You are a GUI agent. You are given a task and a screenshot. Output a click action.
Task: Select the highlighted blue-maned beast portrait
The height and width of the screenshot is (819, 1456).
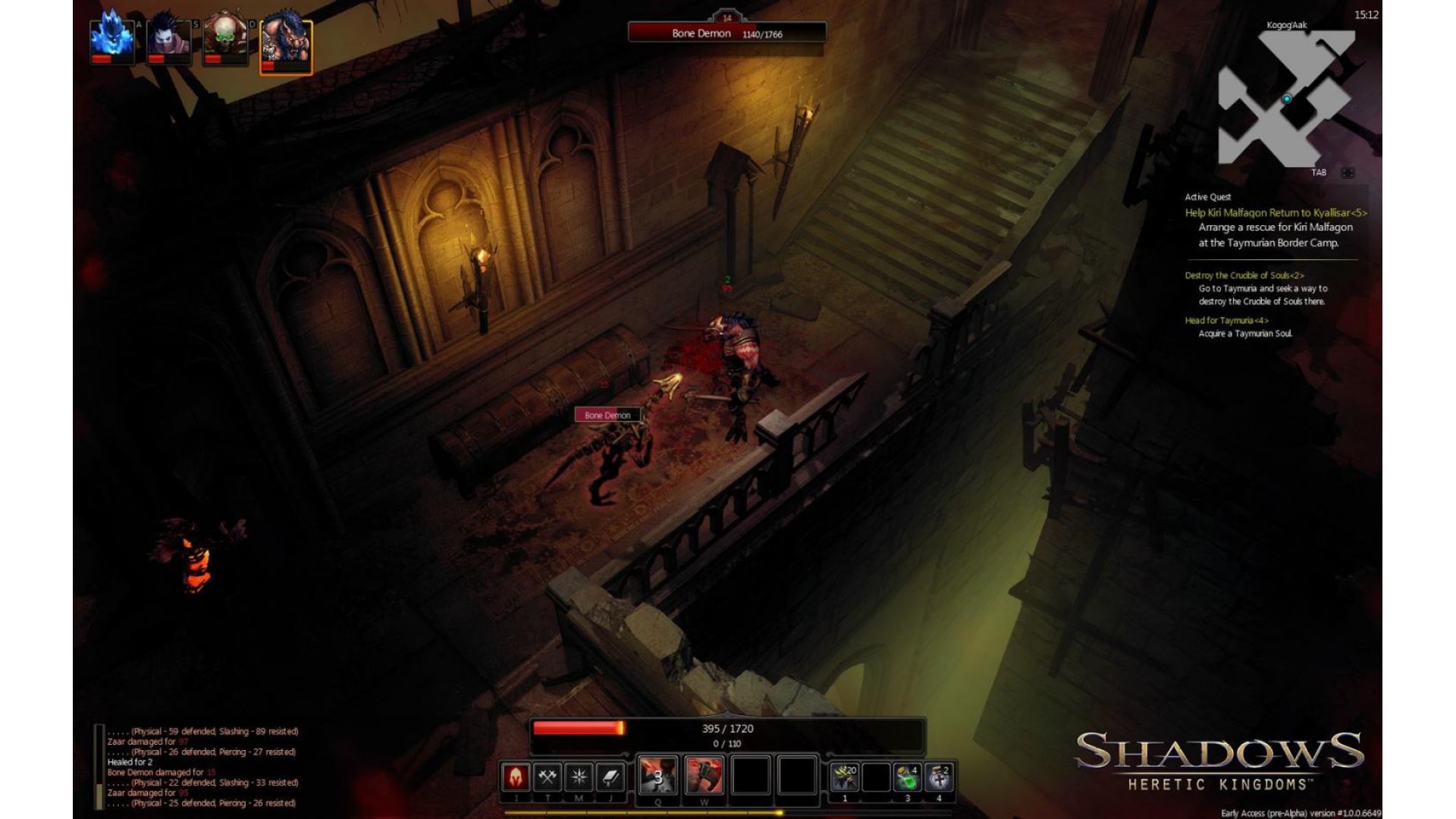286,45
